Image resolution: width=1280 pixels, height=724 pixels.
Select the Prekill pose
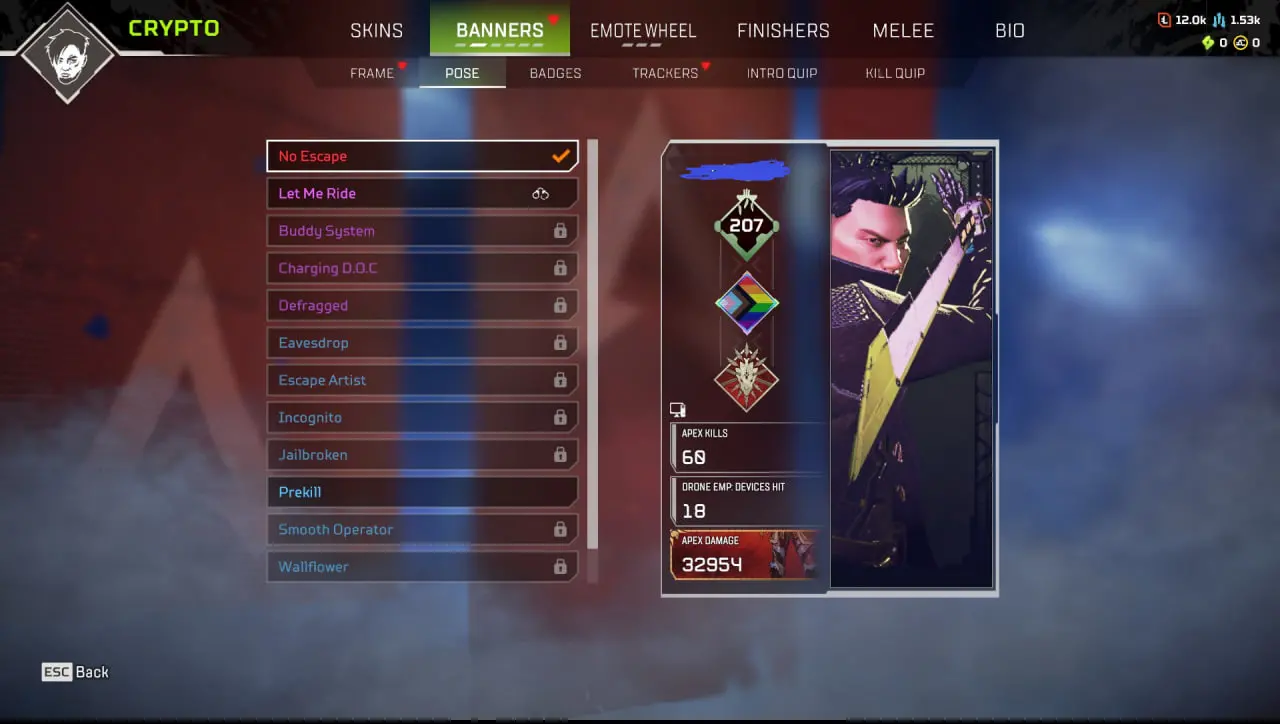pyautogui.click(x=422, y=491)
